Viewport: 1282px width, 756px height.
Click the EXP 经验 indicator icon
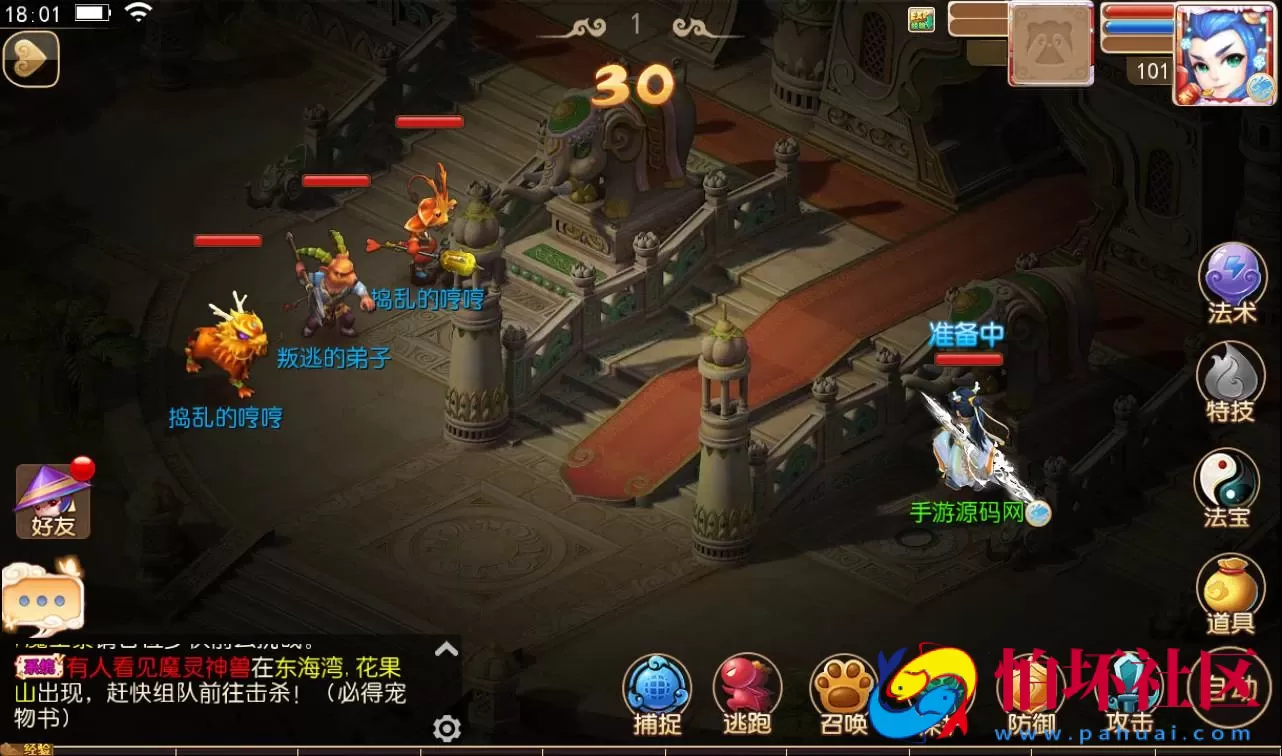pyautogui.click(x=919, y=19)
